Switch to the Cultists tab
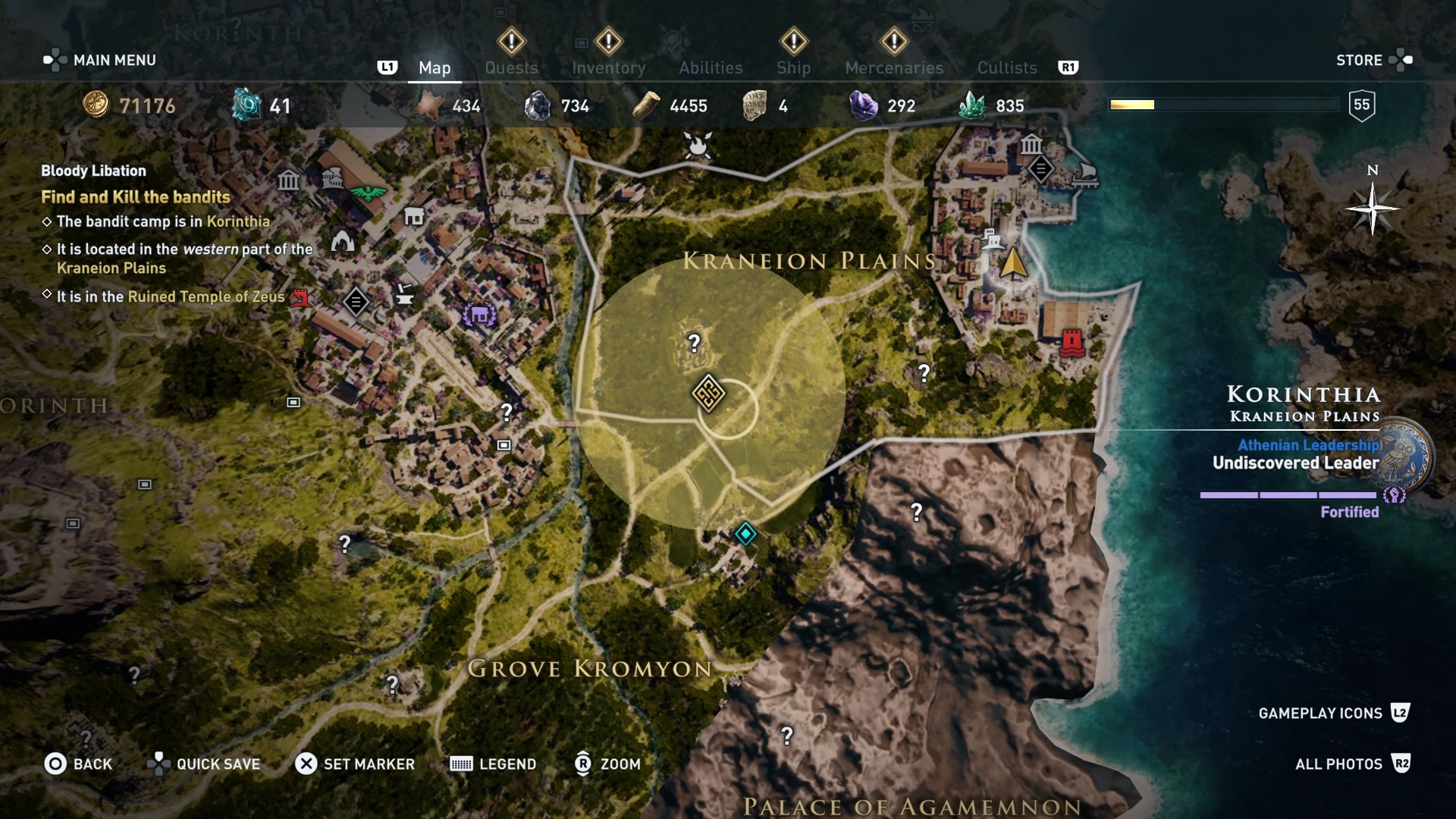This screenshot has height=819, width=1456. [1006, 67]
